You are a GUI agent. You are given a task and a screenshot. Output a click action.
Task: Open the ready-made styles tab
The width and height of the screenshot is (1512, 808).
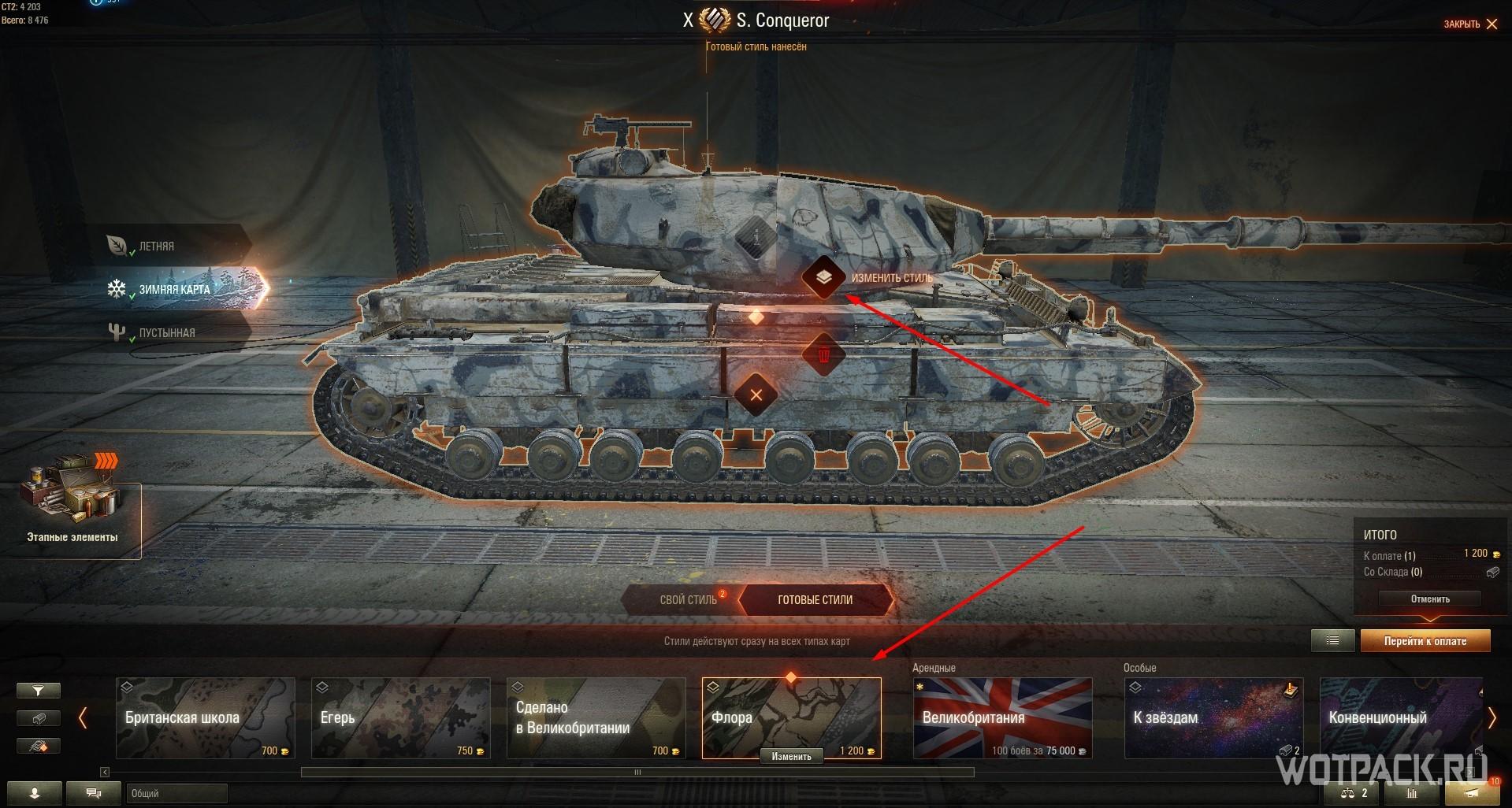(x=815, y=600)
